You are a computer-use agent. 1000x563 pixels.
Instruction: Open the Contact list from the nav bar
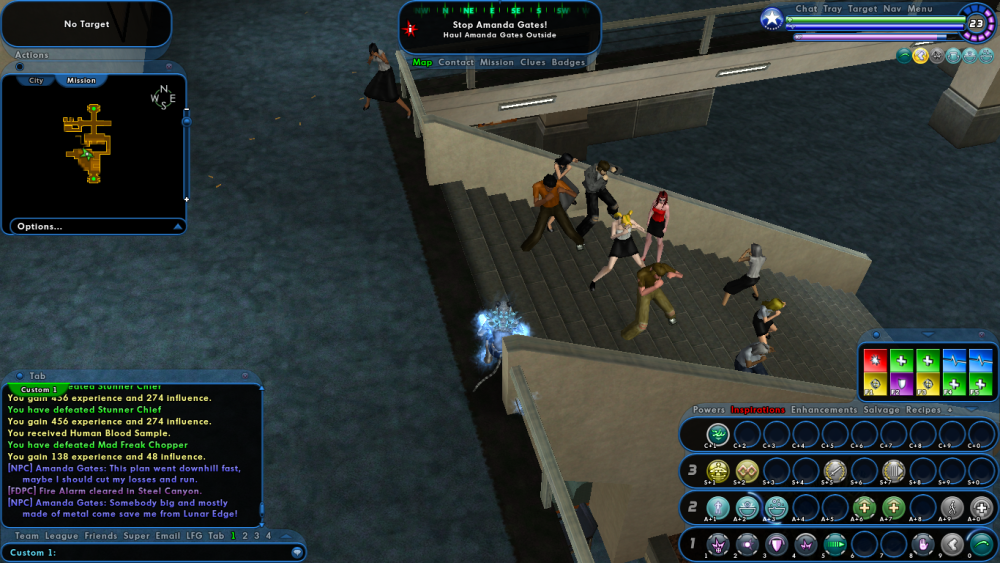(x=456, y=62)
